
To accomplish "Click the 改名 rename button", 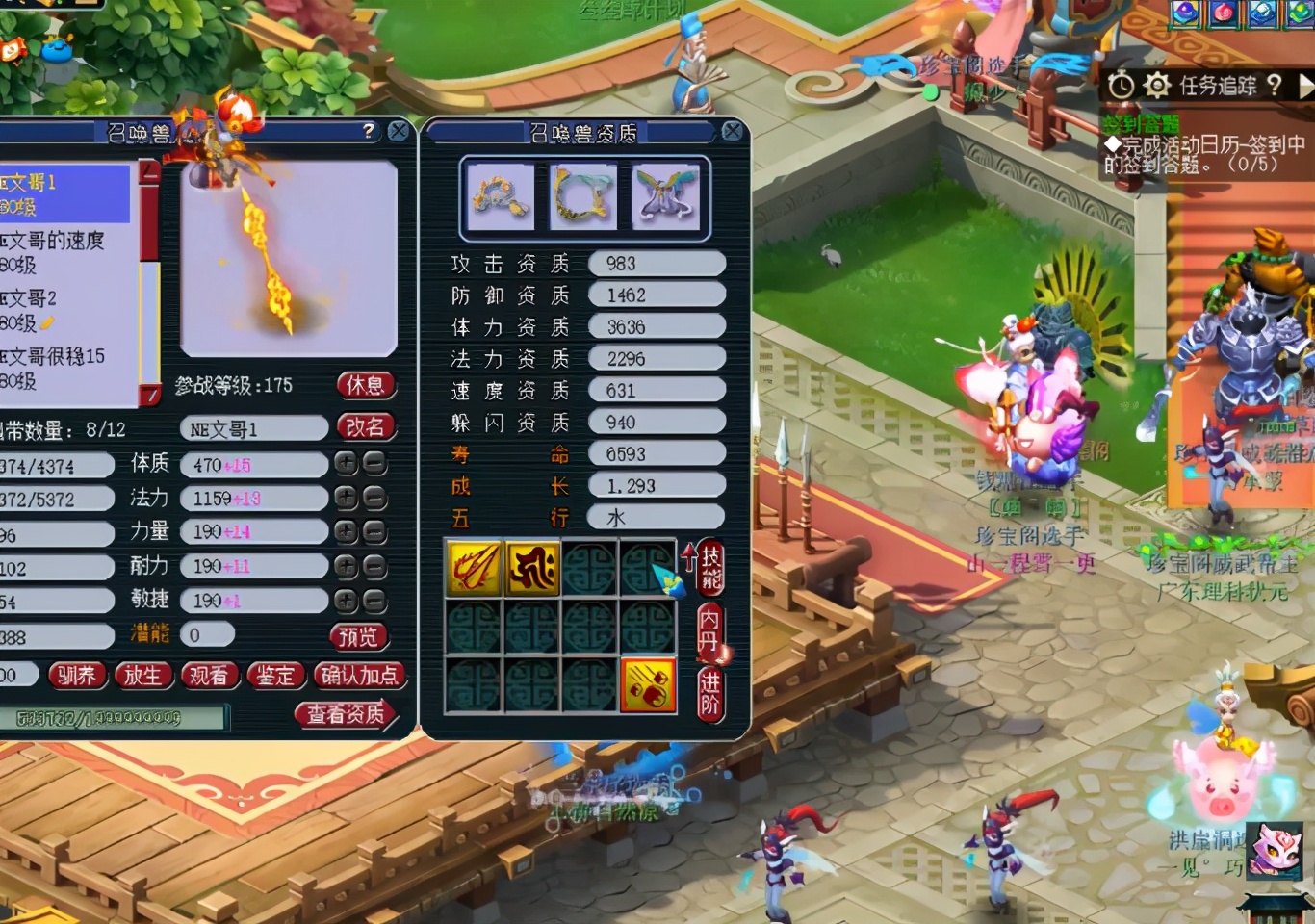I will pos(365,426).
